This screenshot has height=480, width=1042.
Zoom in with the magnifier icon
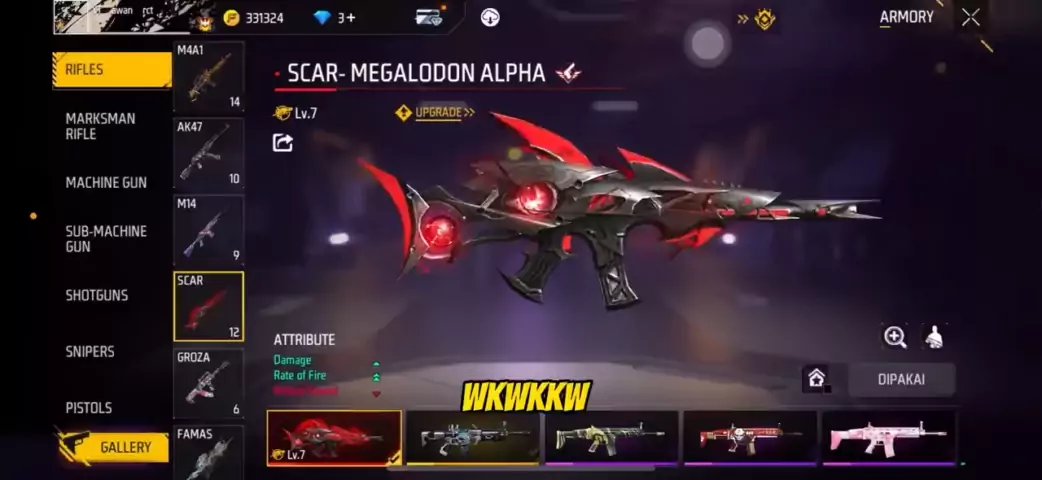click(x=895, y=337)
